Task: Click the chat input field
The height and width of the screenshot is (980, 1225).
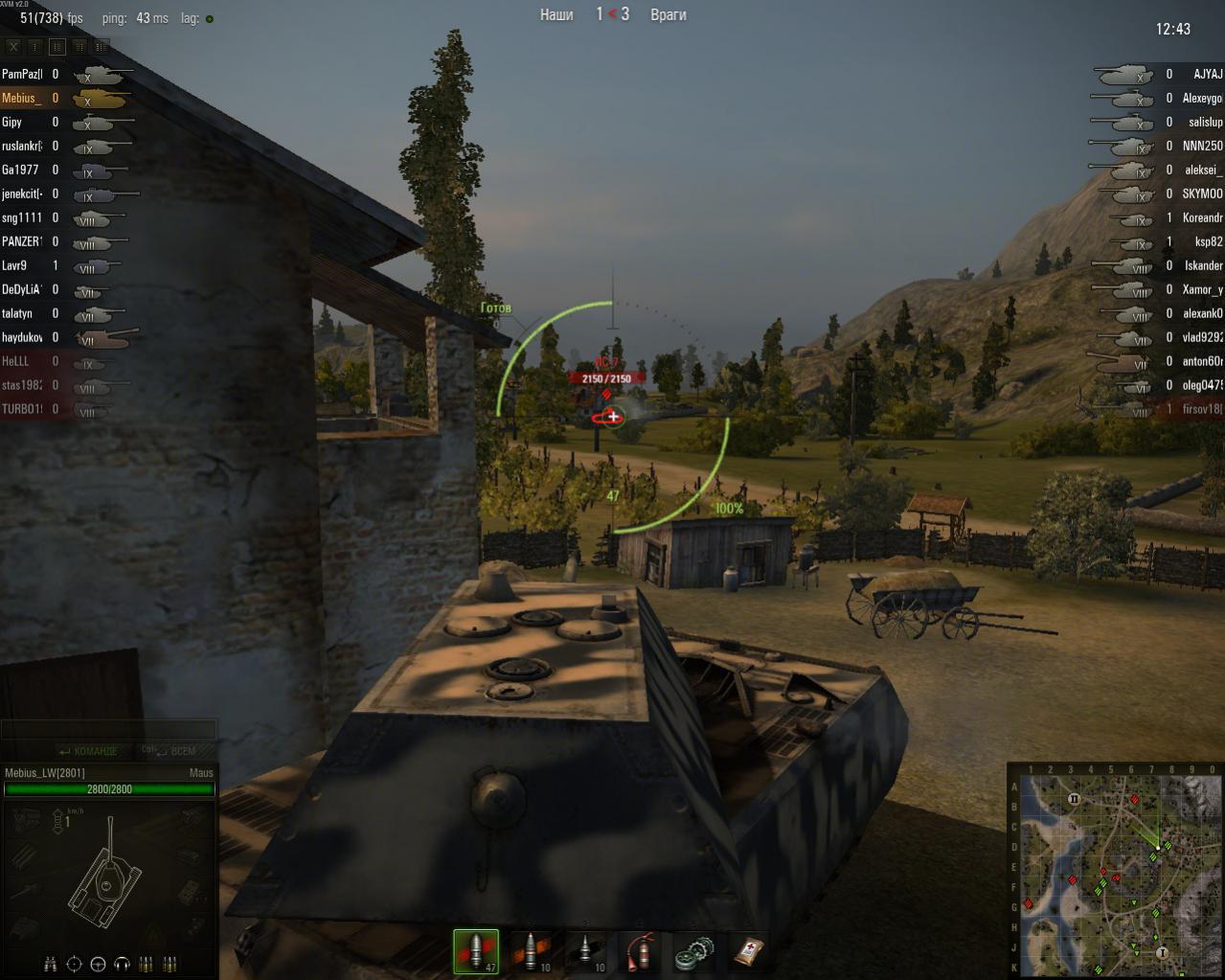Action: tap(108, 730)
